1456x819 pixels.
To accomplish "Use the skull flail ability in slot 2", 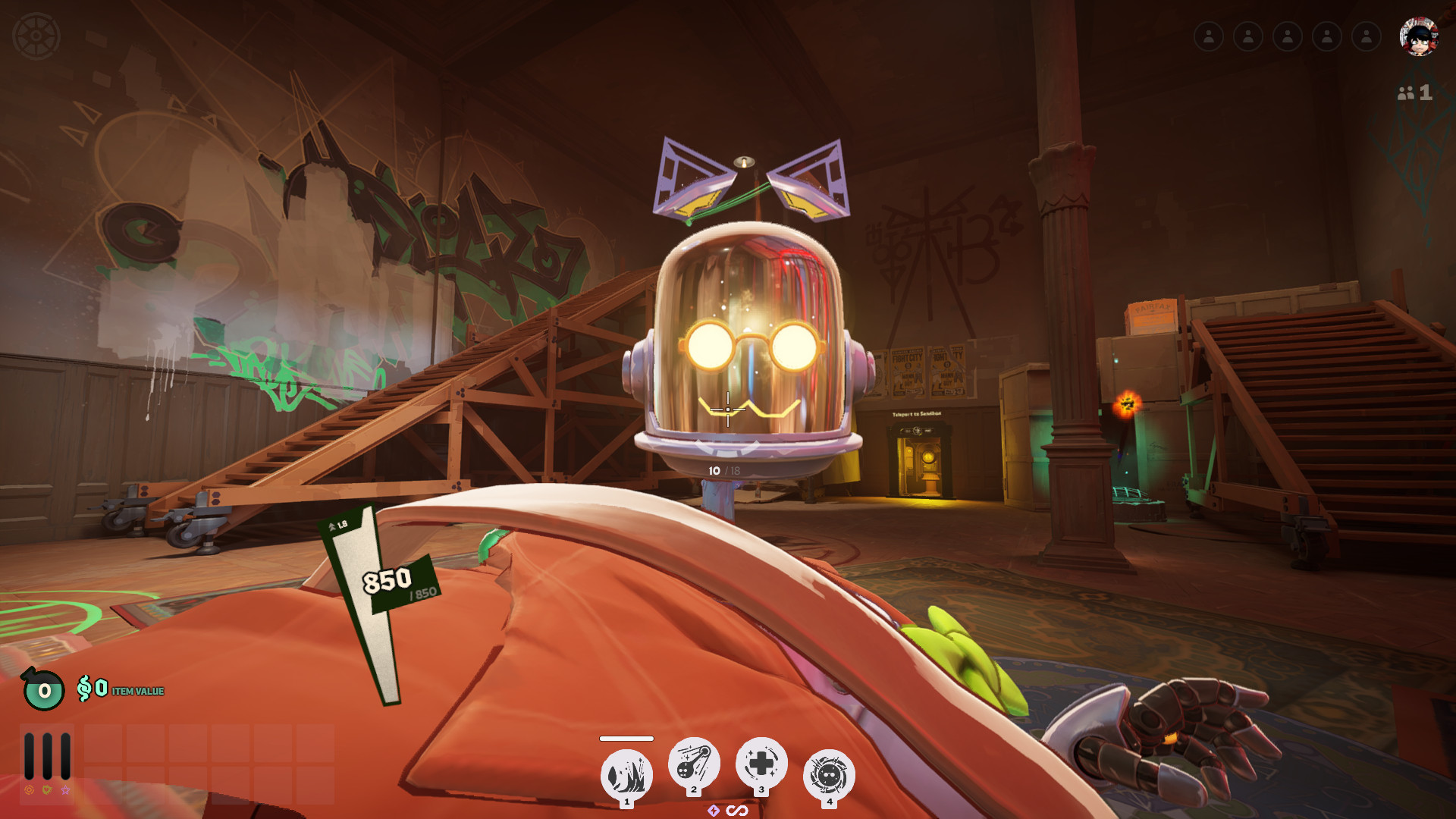I will (693, 763).
